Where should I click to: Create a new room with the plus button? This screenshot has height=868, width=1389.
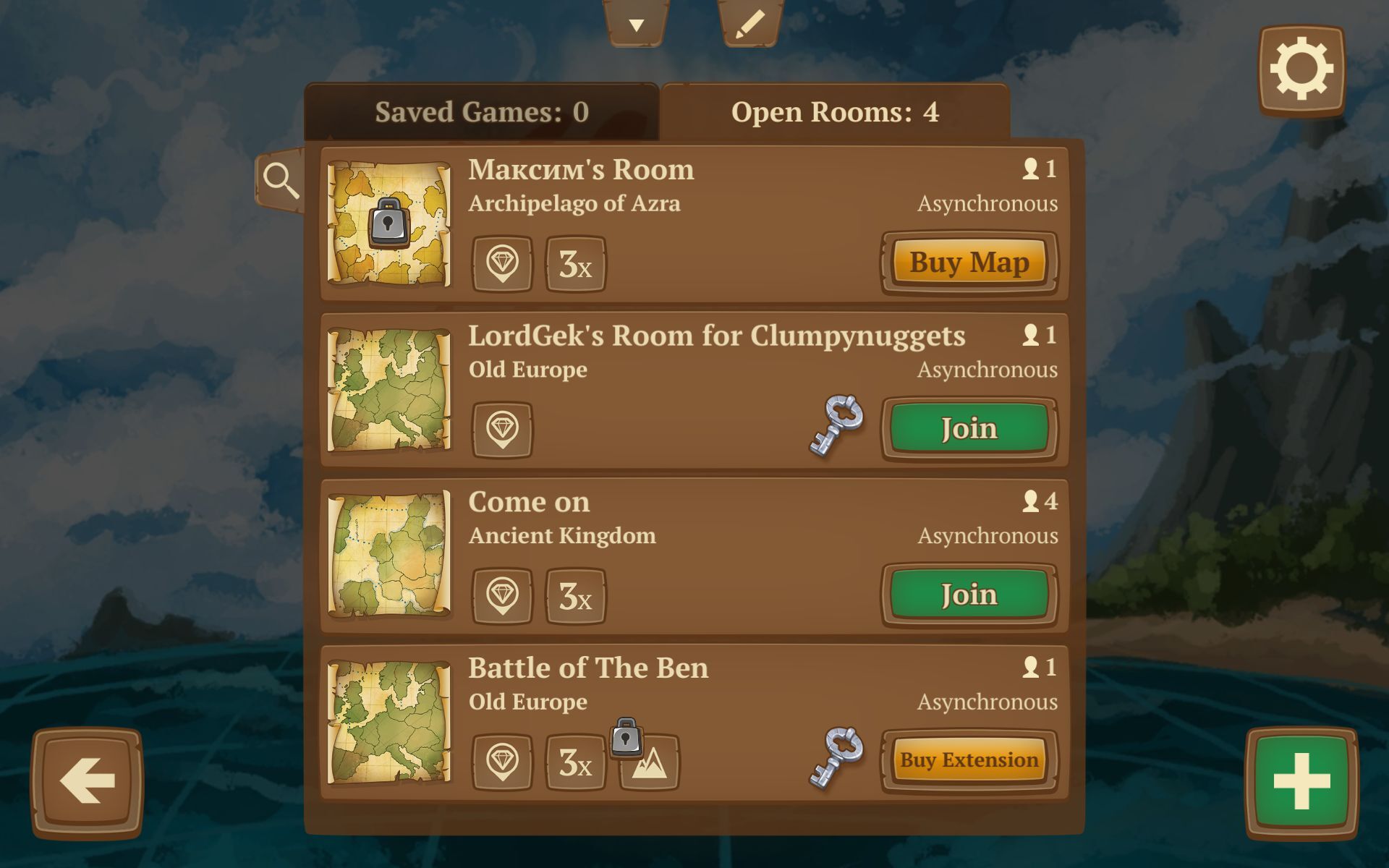click(1301, 781)
